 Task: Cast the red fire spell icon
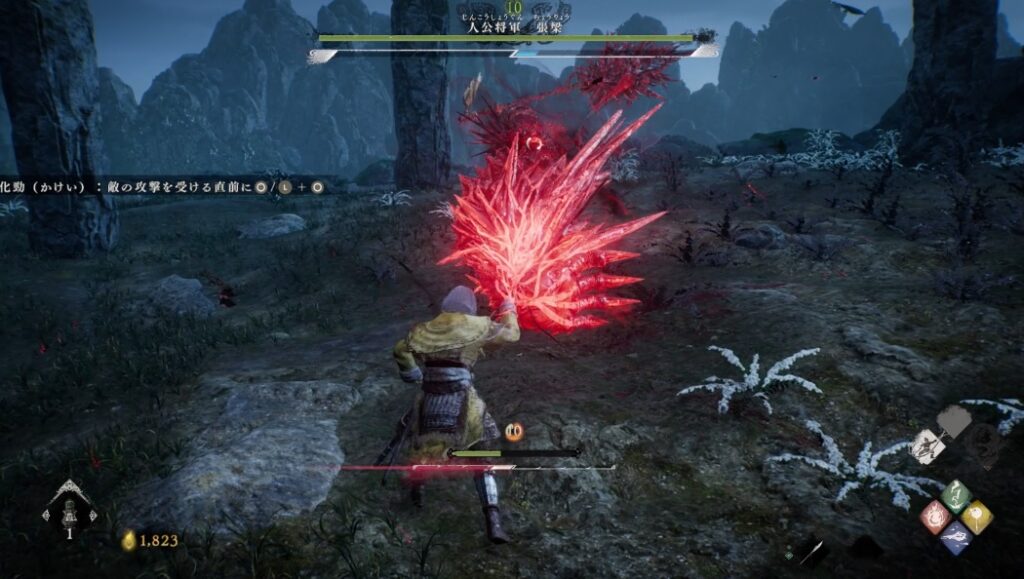point(935,516)
